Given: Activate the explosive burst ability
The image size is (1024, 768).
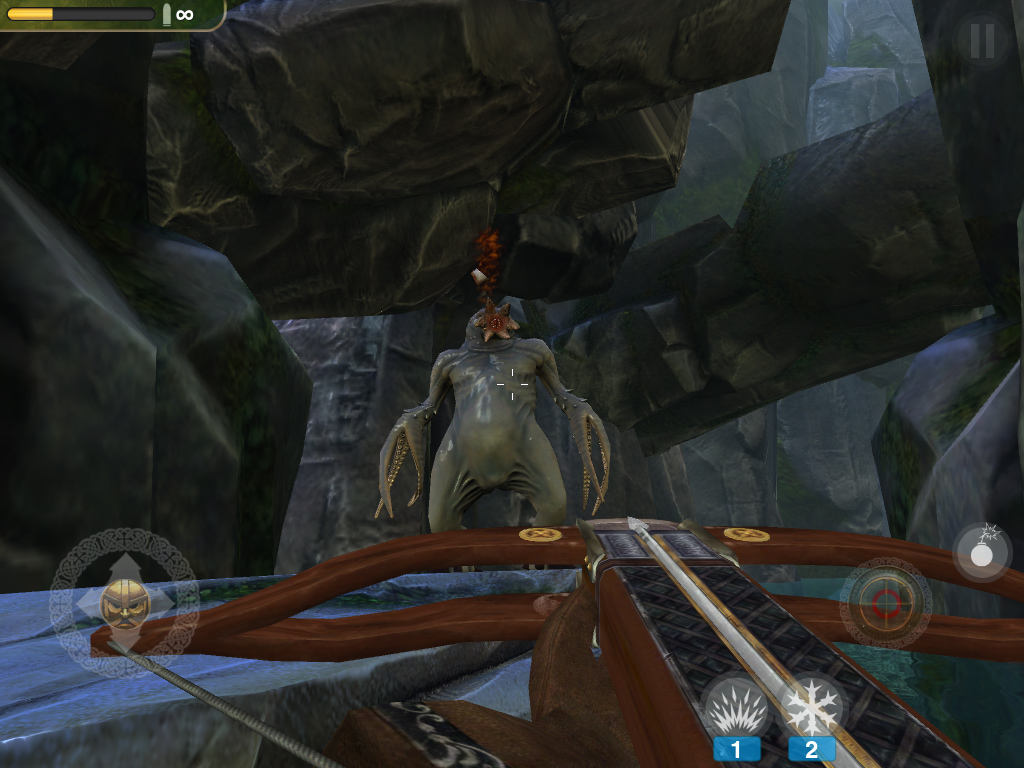Looking at the screenshot, I should click(x=737, y=709).
